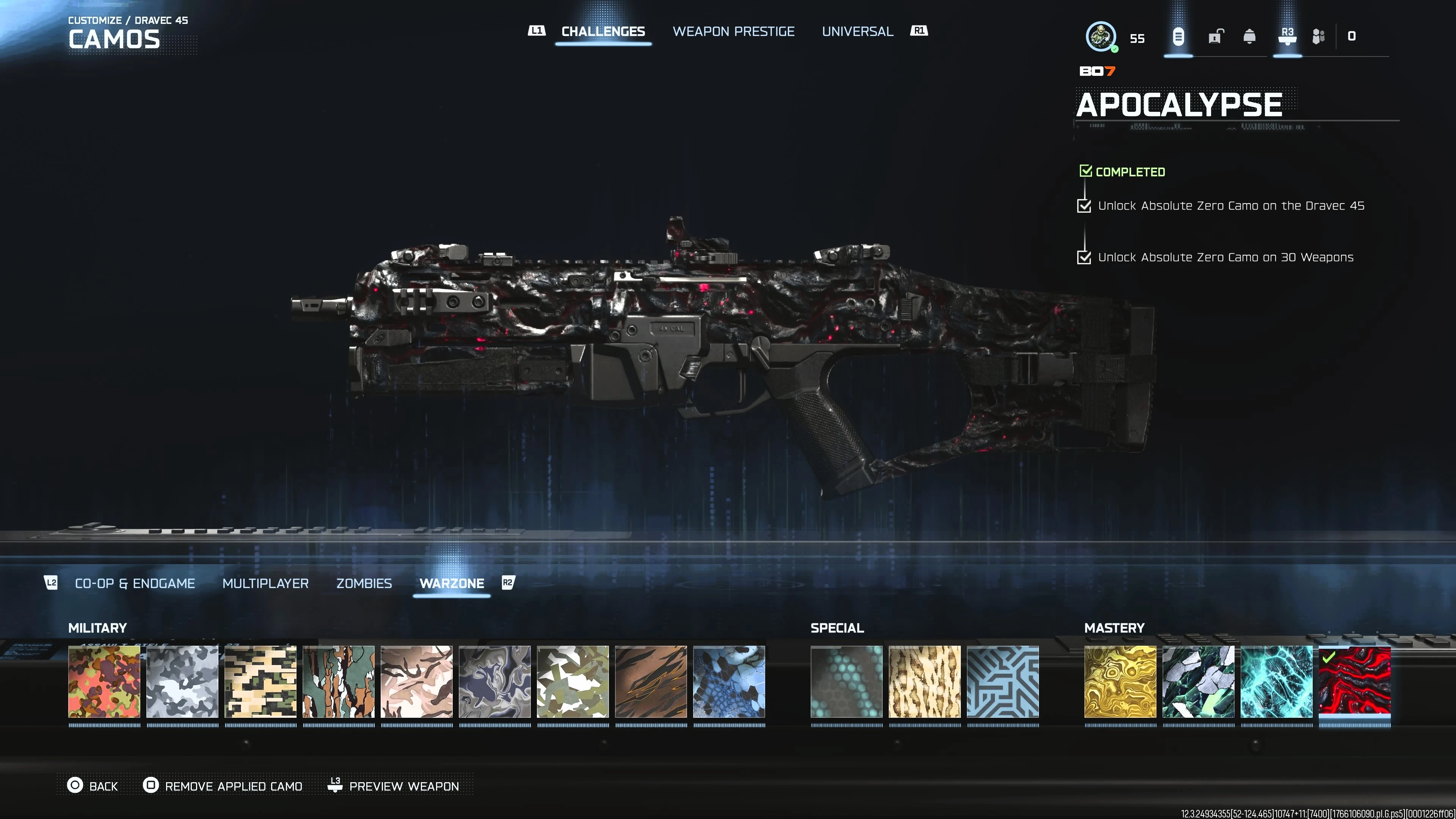Screen dimensions: 1456x819
Task: Open the battle pass progress icon
Action: 1319,36
